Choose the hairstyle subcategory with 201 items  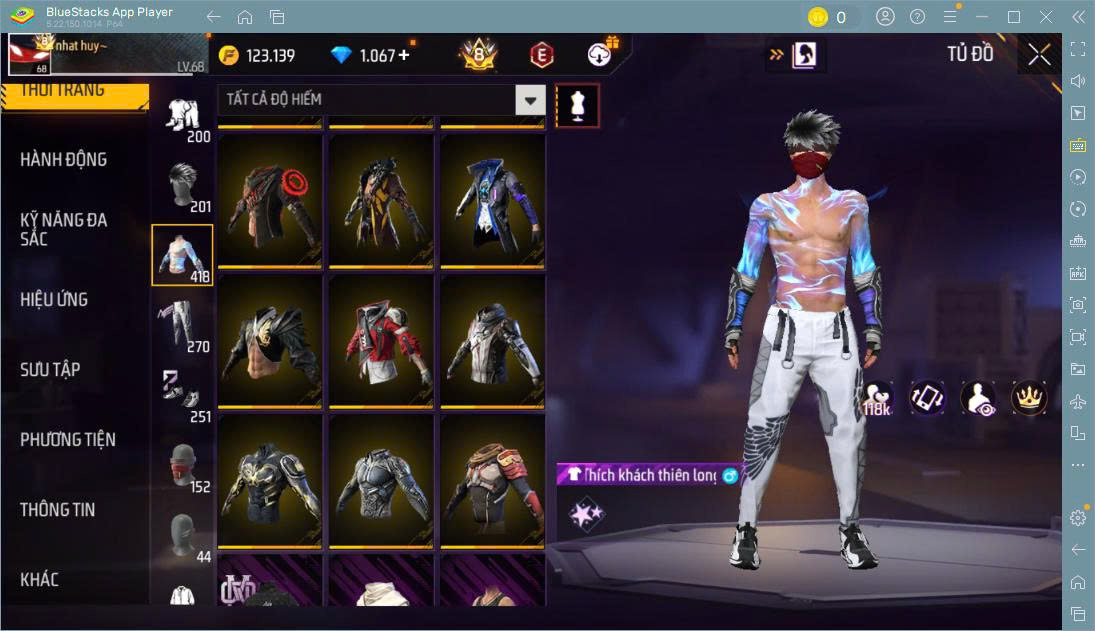[182, 186]
